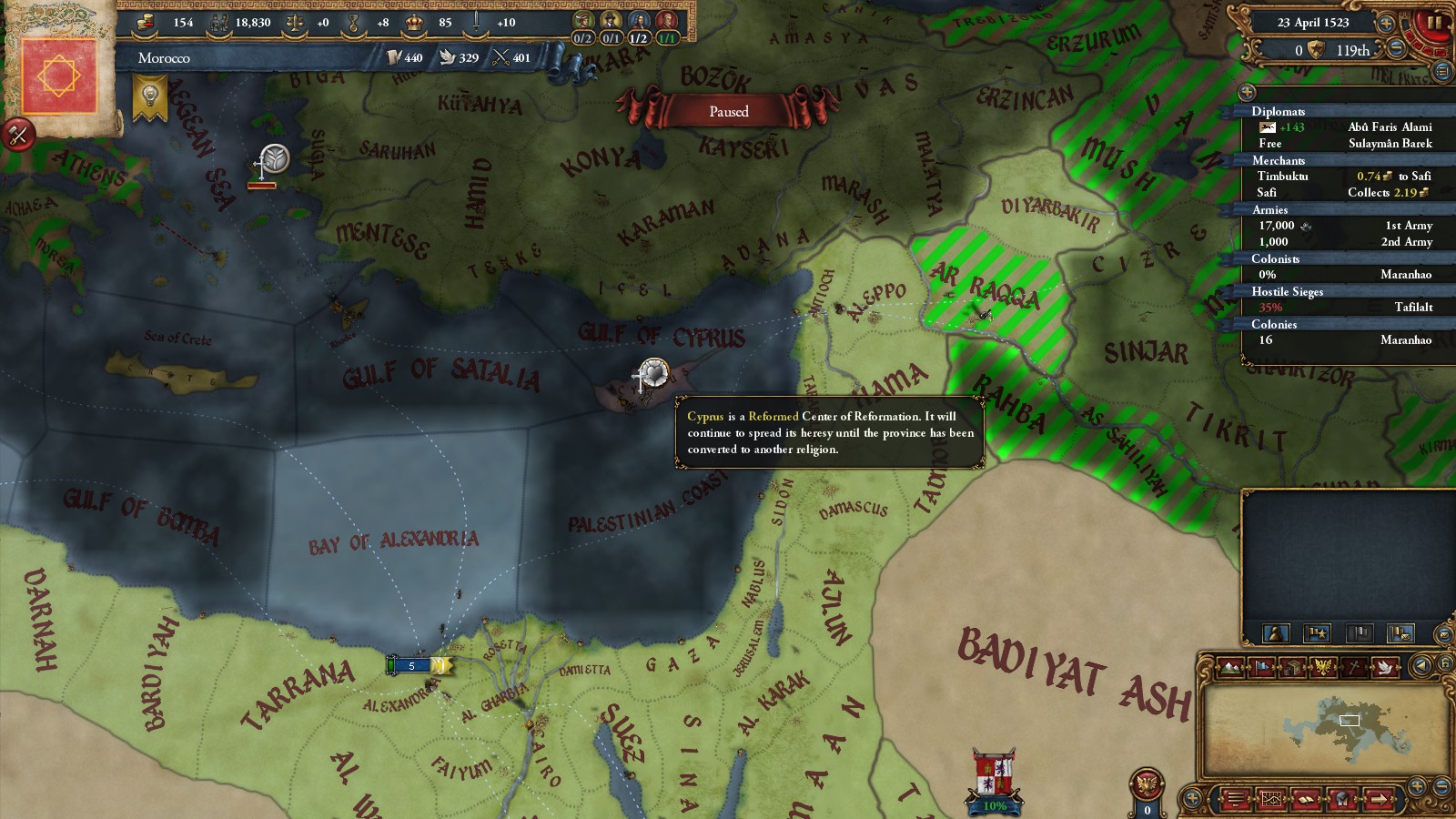
Task: Switch to trade map mode crate icon
Action: pyautogui.click(x=1292, y=668)
